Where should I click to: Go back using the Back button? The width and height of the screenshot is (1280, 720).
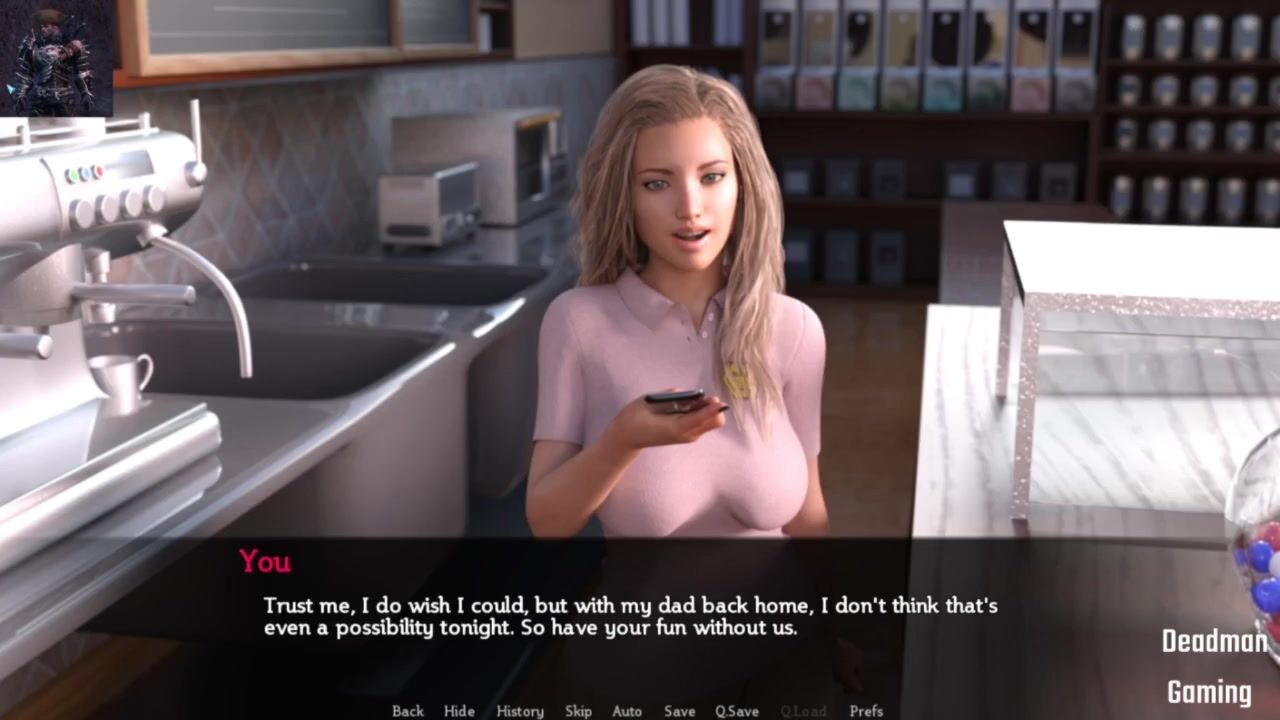pos(408,711)
